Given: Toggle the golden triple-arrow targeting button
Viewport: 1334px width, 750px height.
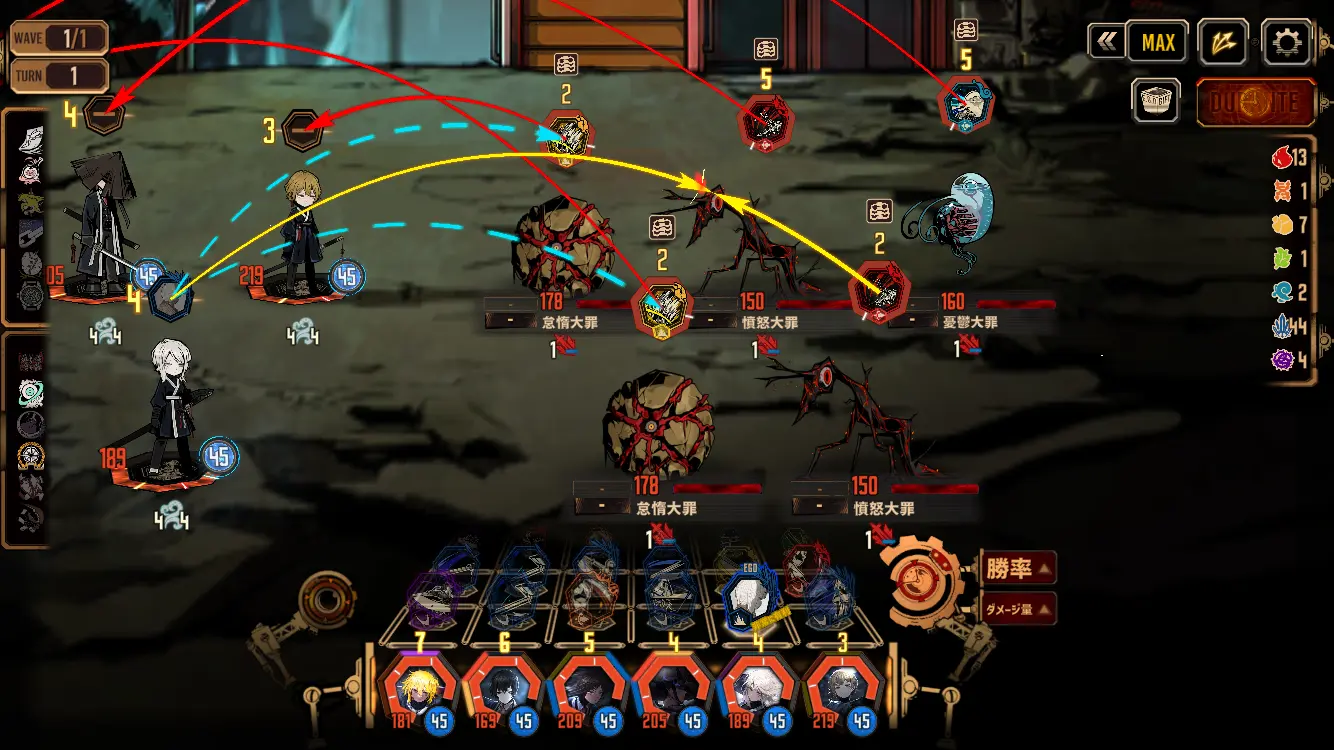Looking at the screenshot, I should (1223, 43).
